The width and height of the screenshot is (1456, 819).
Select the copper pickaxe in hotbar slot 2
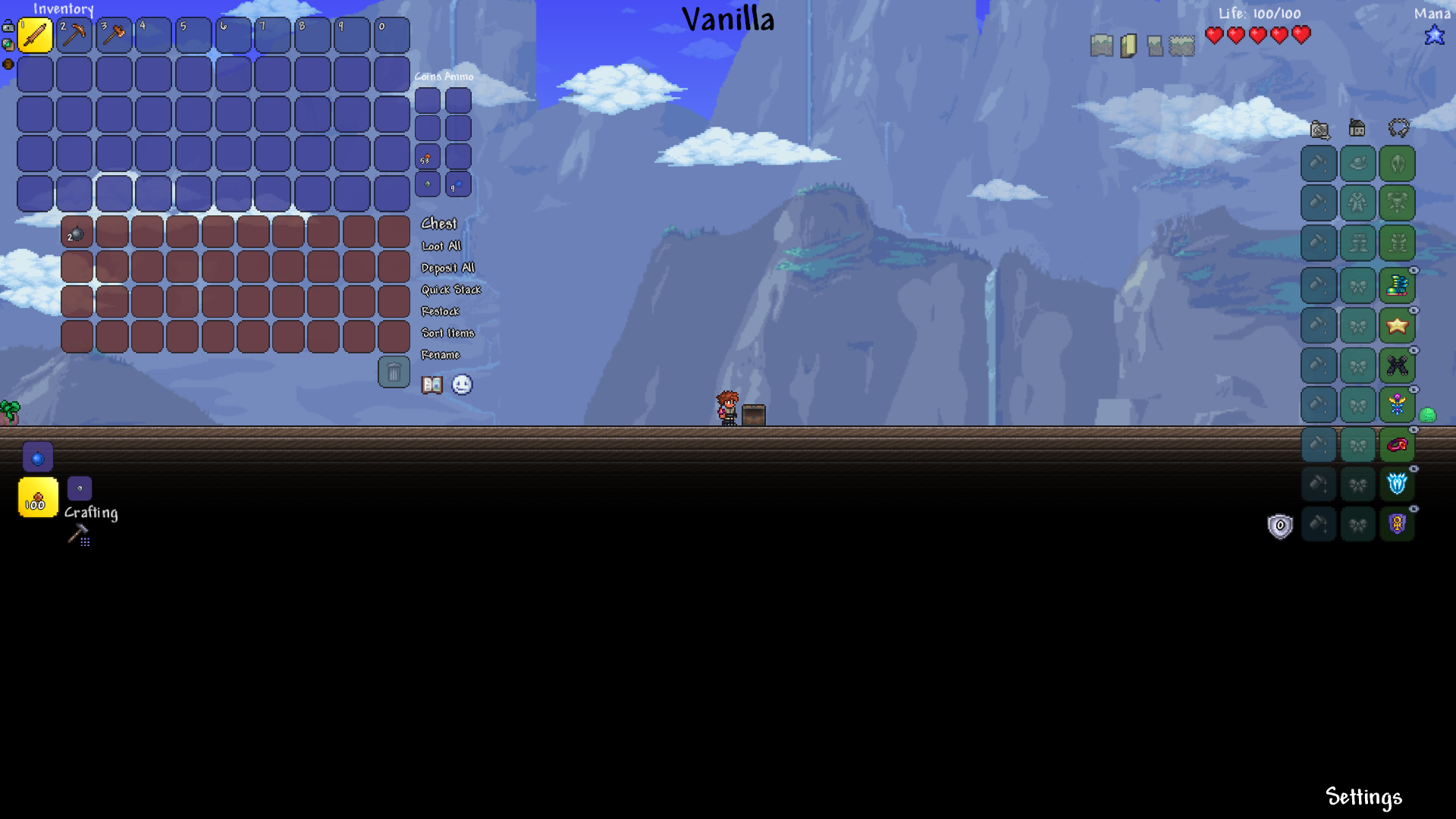[76, 35]
